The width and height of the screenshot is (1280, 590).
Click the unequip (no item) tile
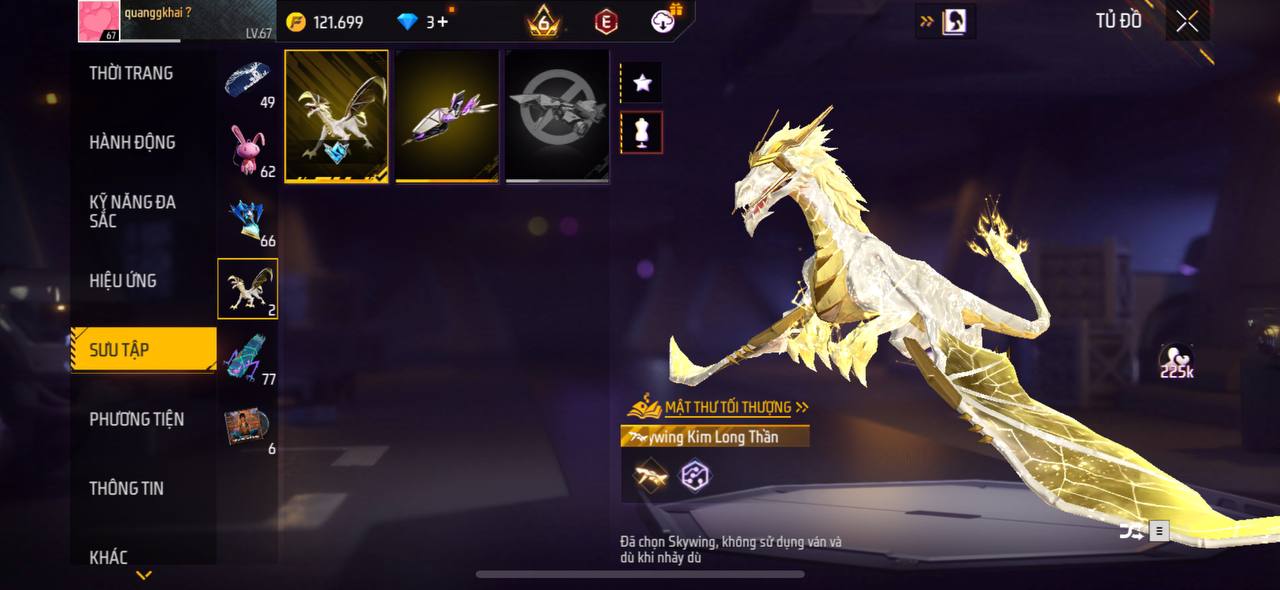557,116
